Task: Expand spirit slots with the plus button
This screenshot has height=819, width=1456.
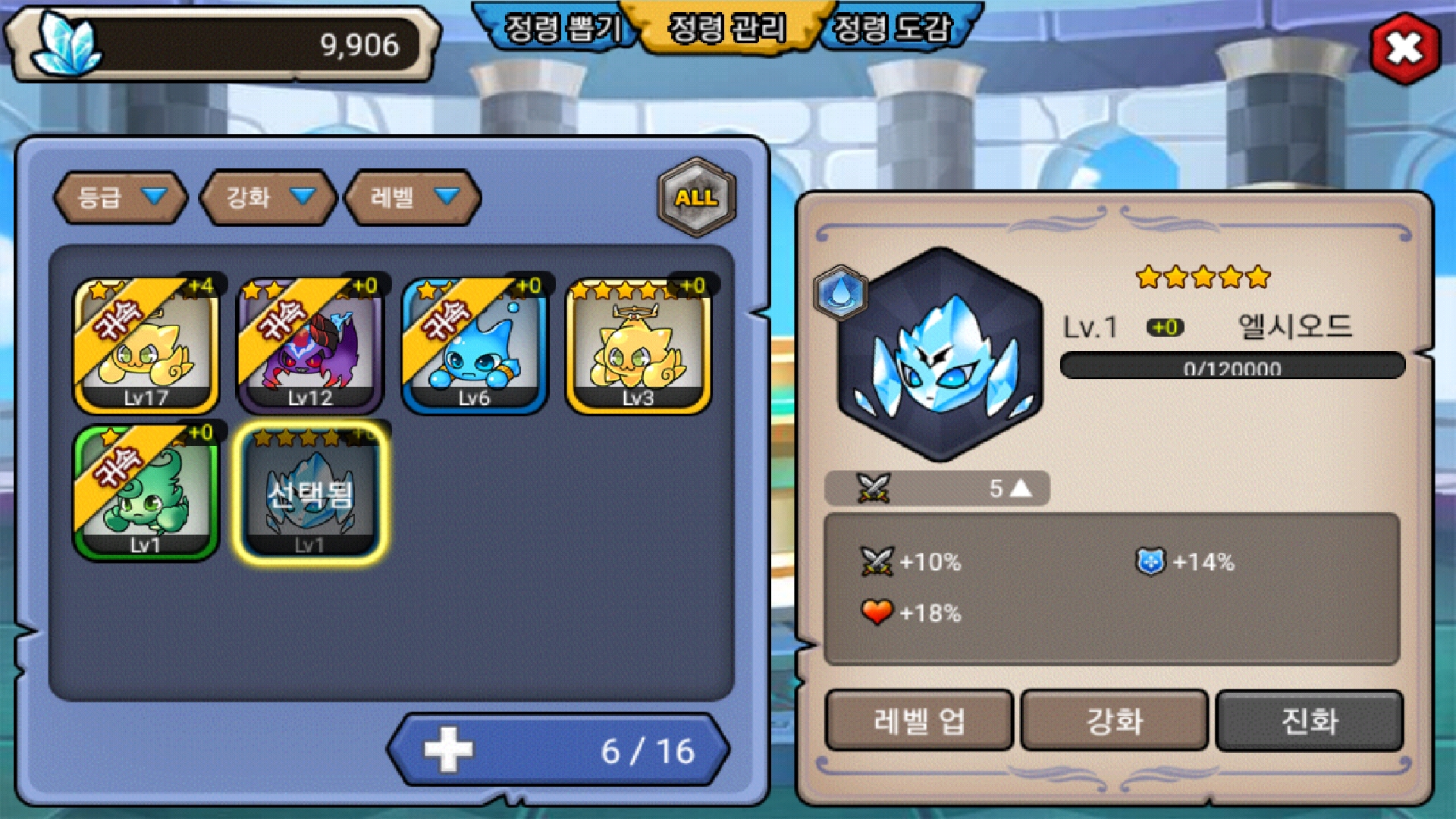Action: pos(449,750)
